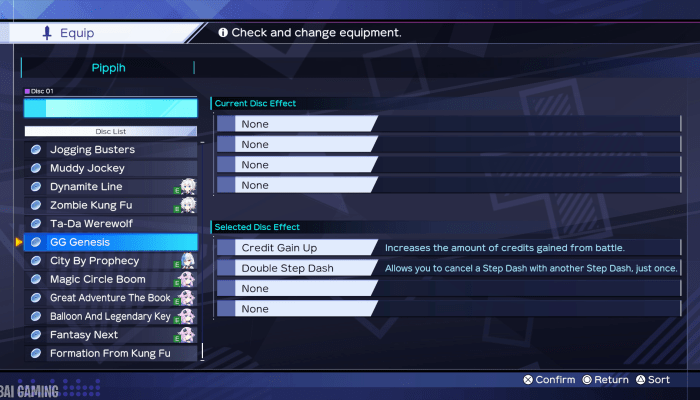Choose the Ta-Da Werewolf disc

click(110, 224)
